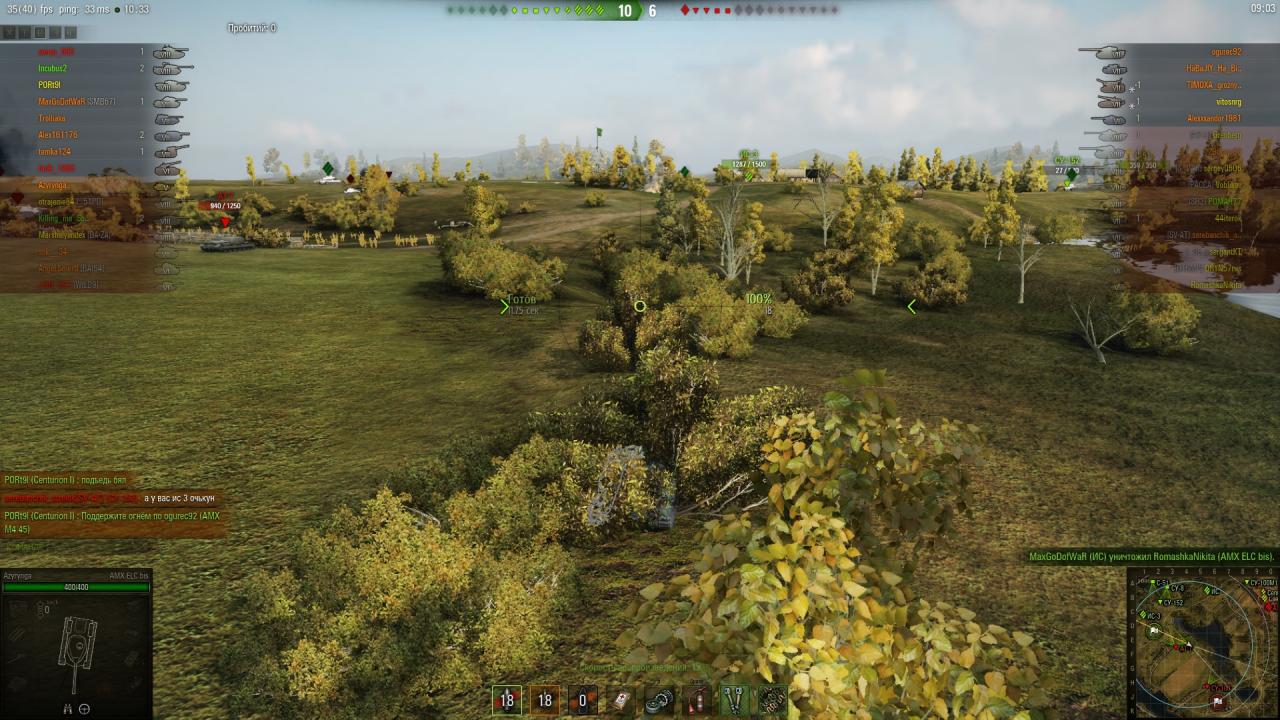Screen dimensions: 1280x720
Task: Click MaxGoDofWaR in the allied team list
Action: pos(62,102)
